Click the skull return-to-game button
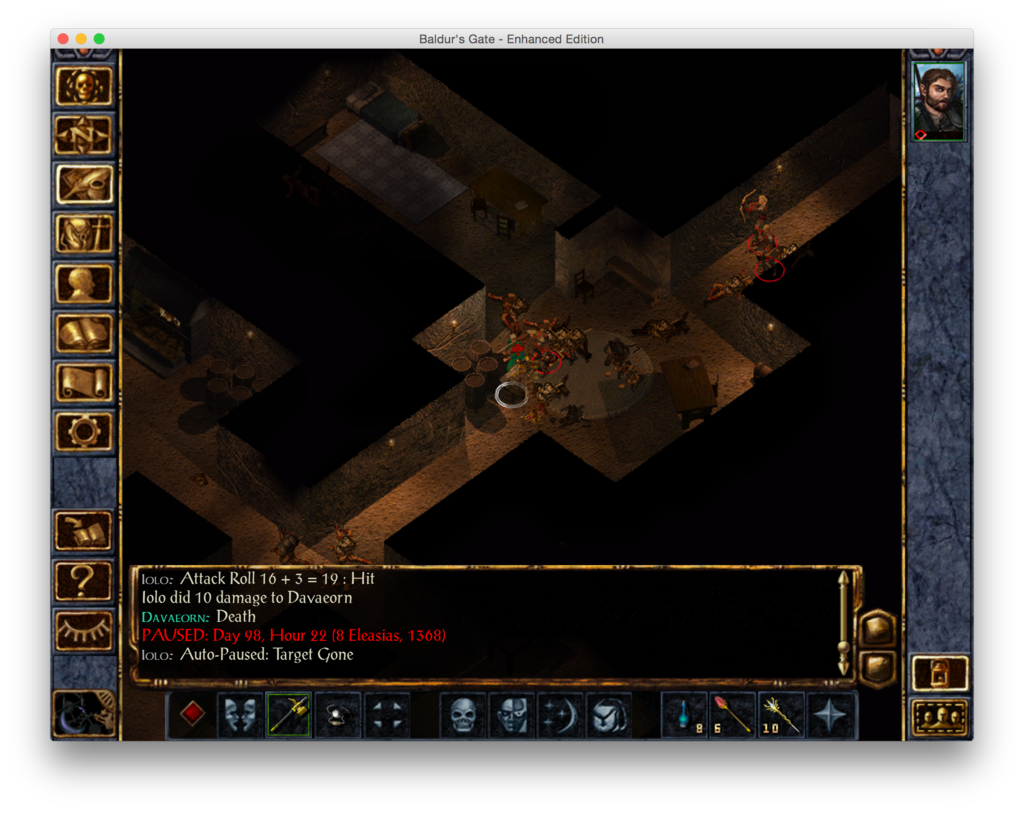Viewport: 1024px width, 813px height. [x=84, y=86]
